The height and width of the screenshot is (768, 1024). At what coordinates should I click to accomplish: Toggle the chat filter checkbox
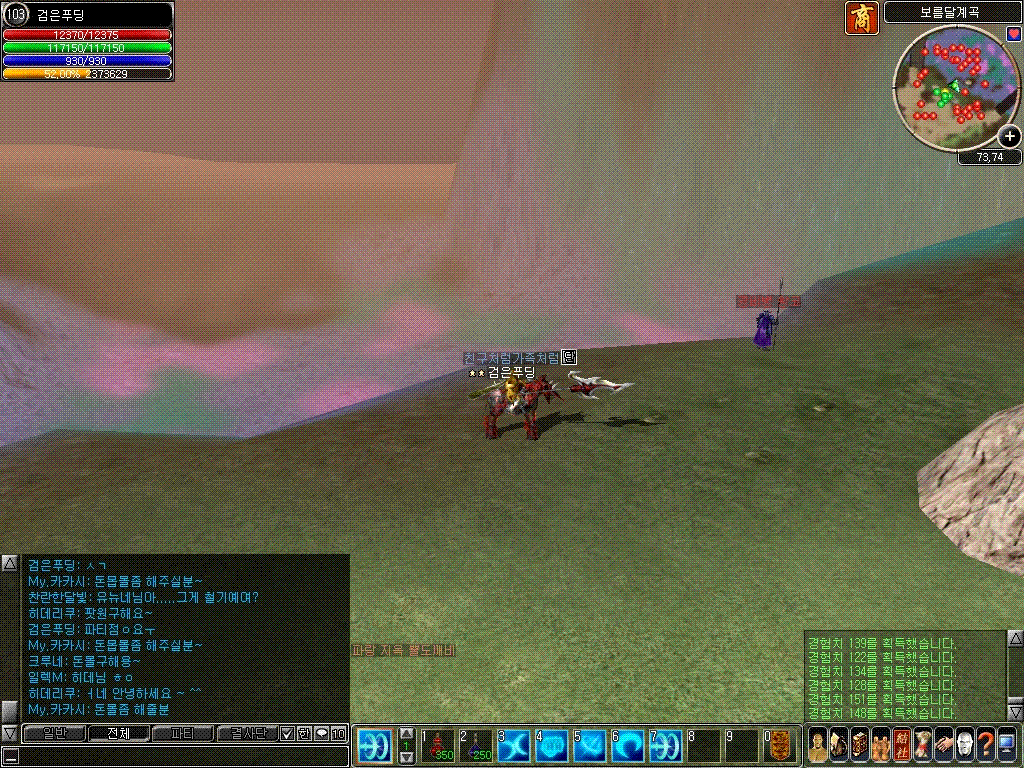(x=287, y=734)
